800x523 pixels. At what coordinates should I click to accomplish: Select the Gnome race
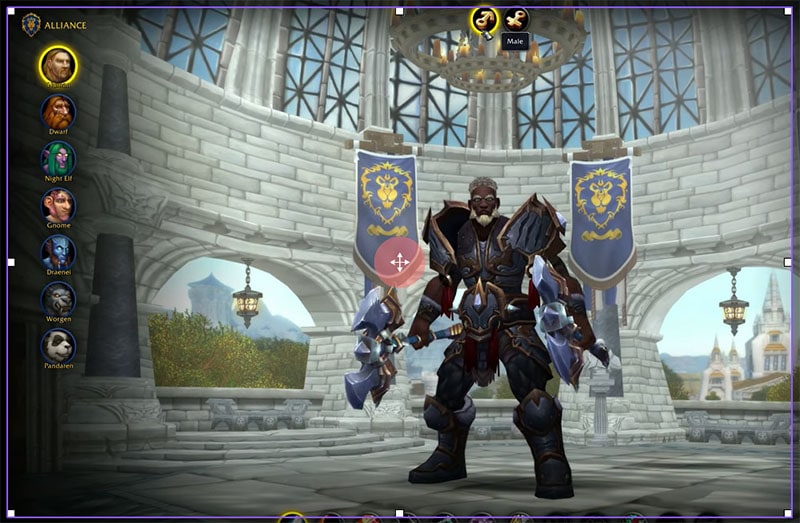[x=58, y=205]
